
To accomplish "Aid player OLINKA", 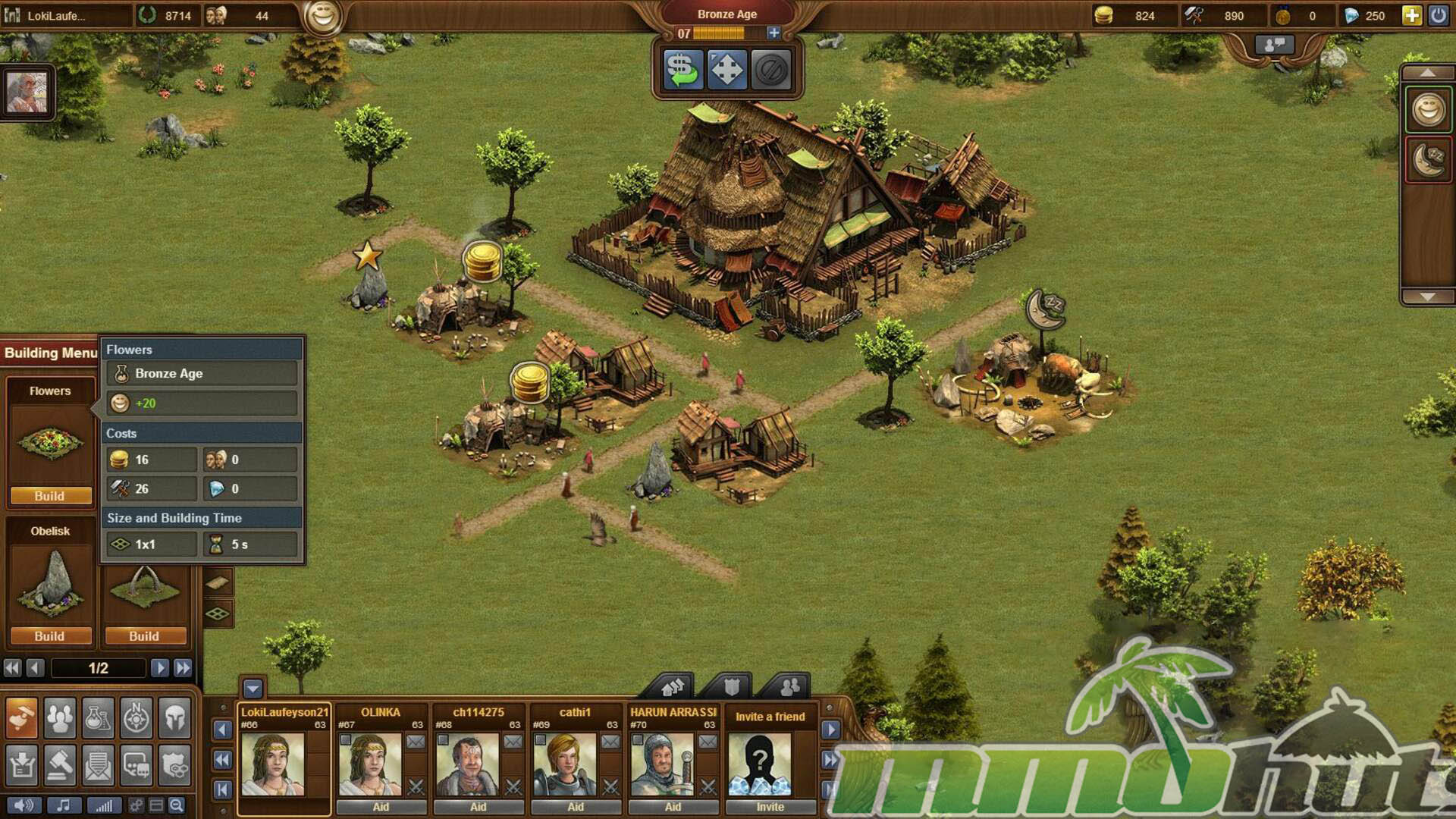I will (381, 807).
